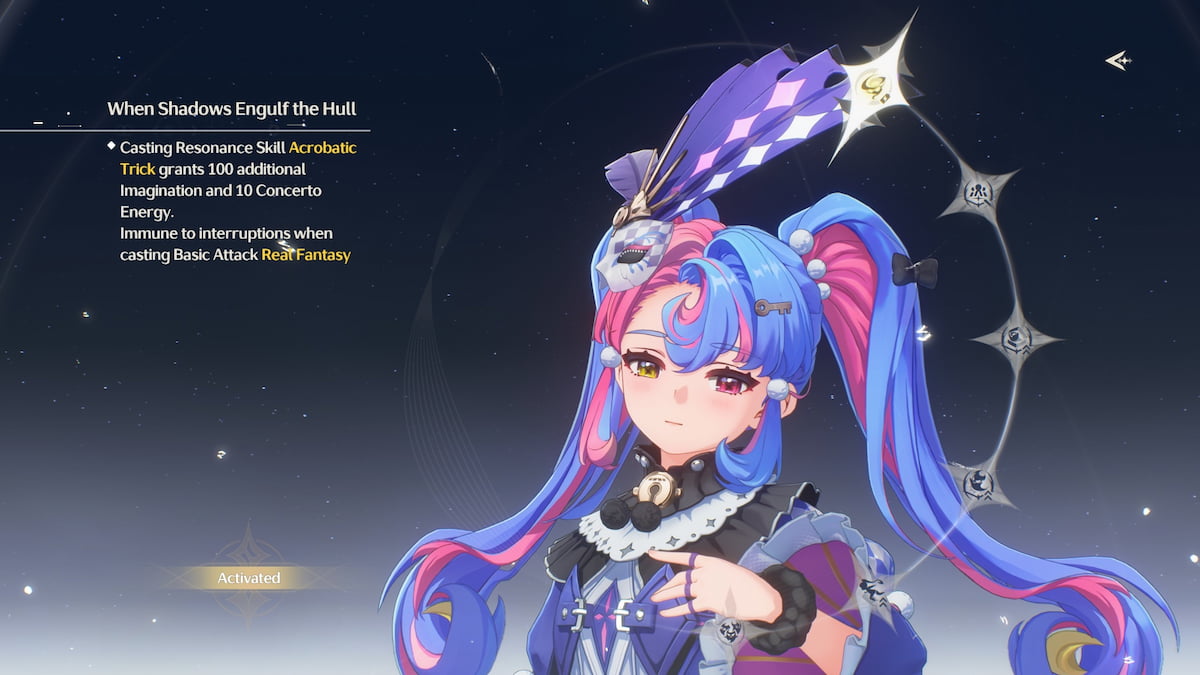The height and width of the screenshot is (675, 1200).
Task: Open the Real Fantasy skill keyword
Action: pos(306,255)
